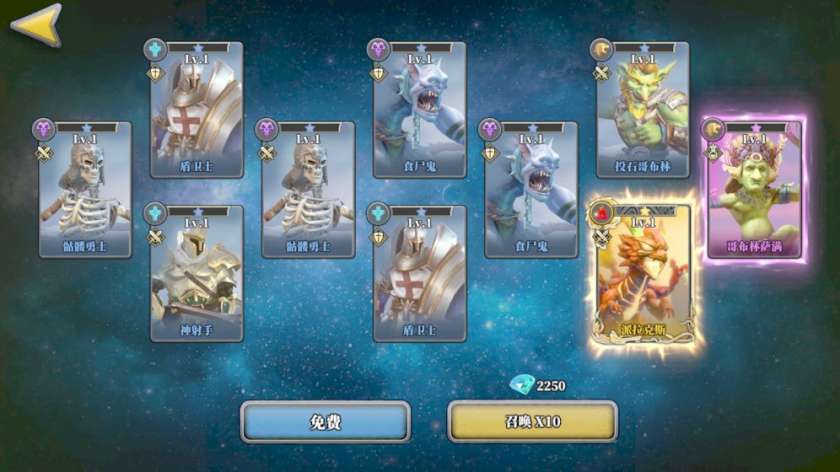Go back using the yellow arrow
Viewport: 840px width, 472px height.
pyautogui.click(x=37, y=24)
